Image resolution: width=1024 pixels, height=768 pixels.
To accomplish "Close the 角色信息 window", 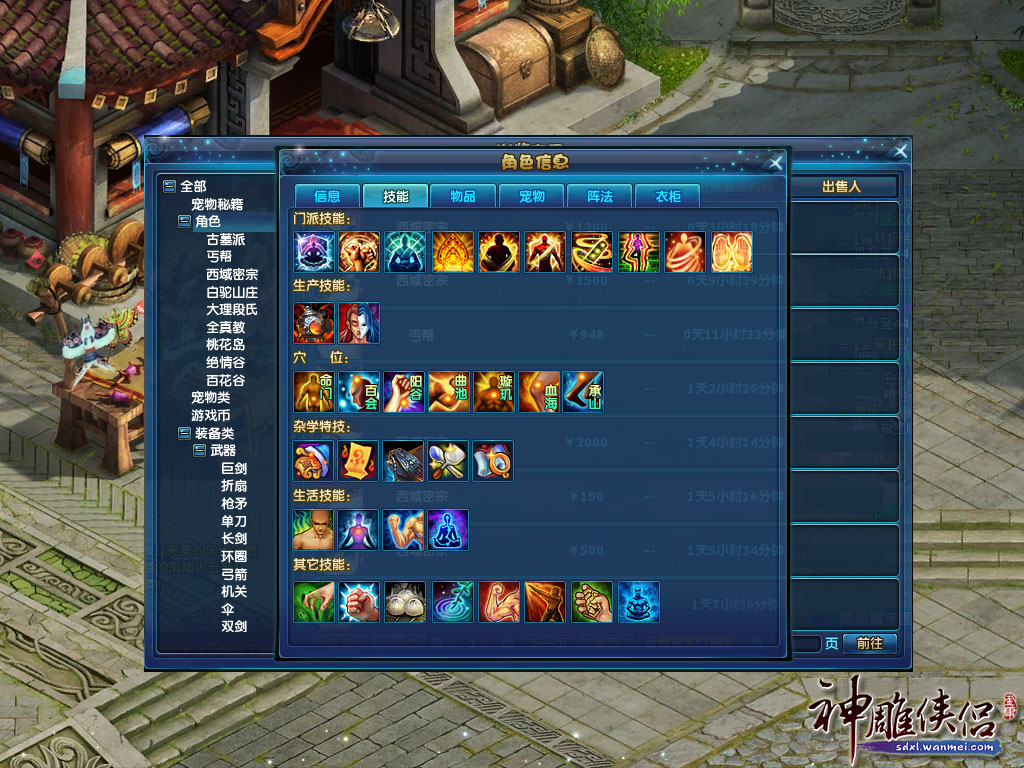I will pos(775,163).
